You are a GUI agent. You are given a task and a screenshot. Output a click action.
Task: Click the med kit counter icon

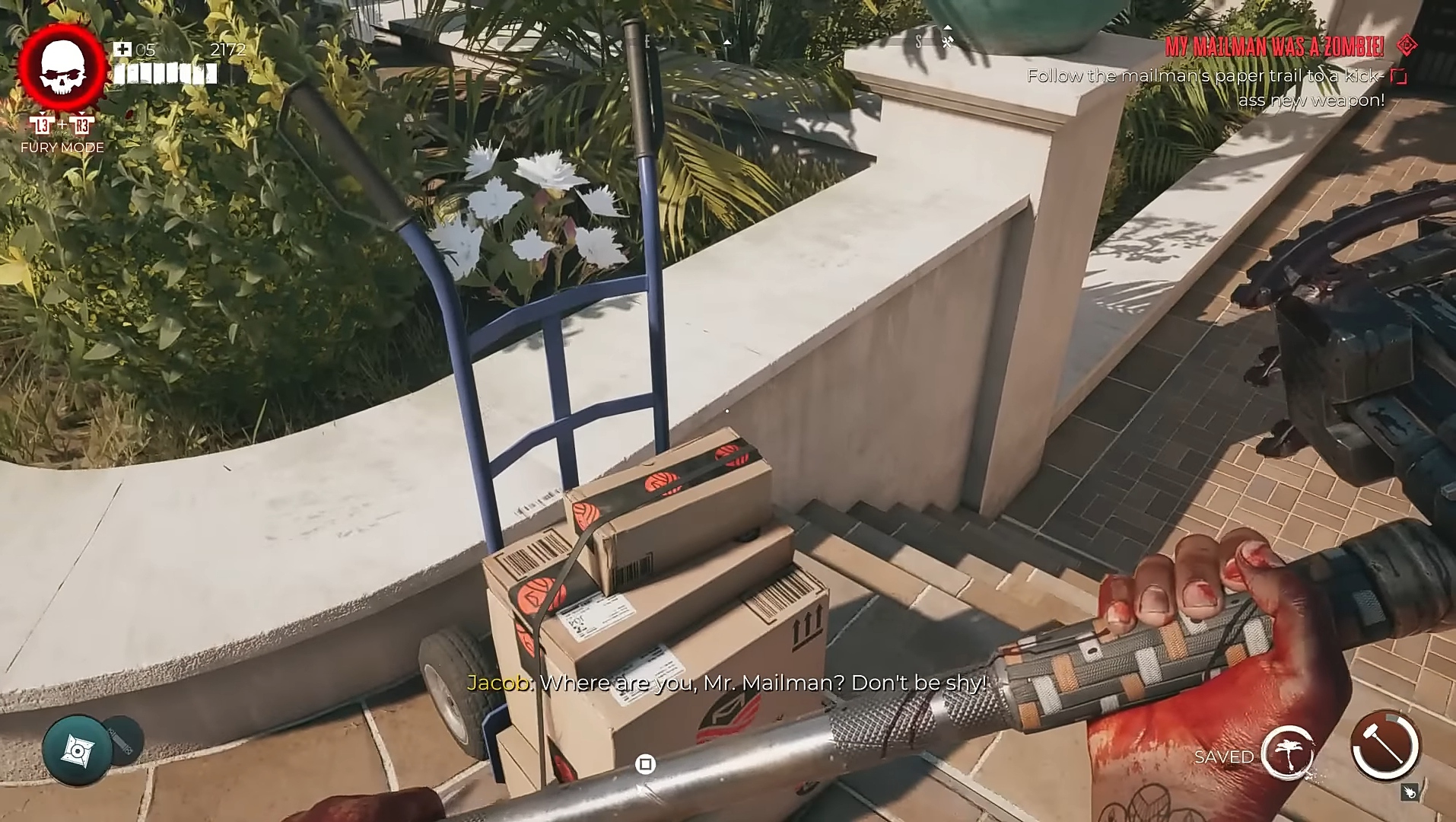pyautogui.click(x=122, y=50)
